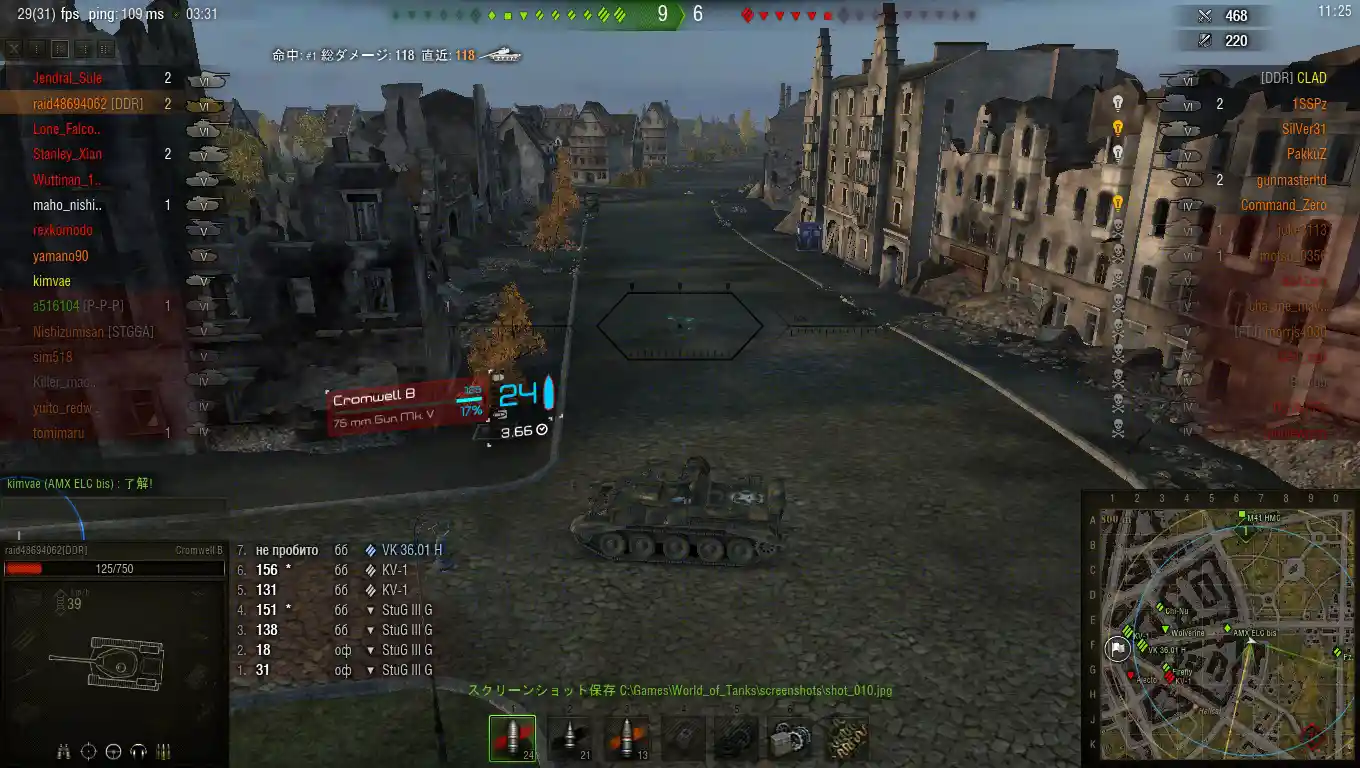The image size is (1360, 768).
Task: Click the binoculars crew icon in damage panel
Action: pos(64,751)
